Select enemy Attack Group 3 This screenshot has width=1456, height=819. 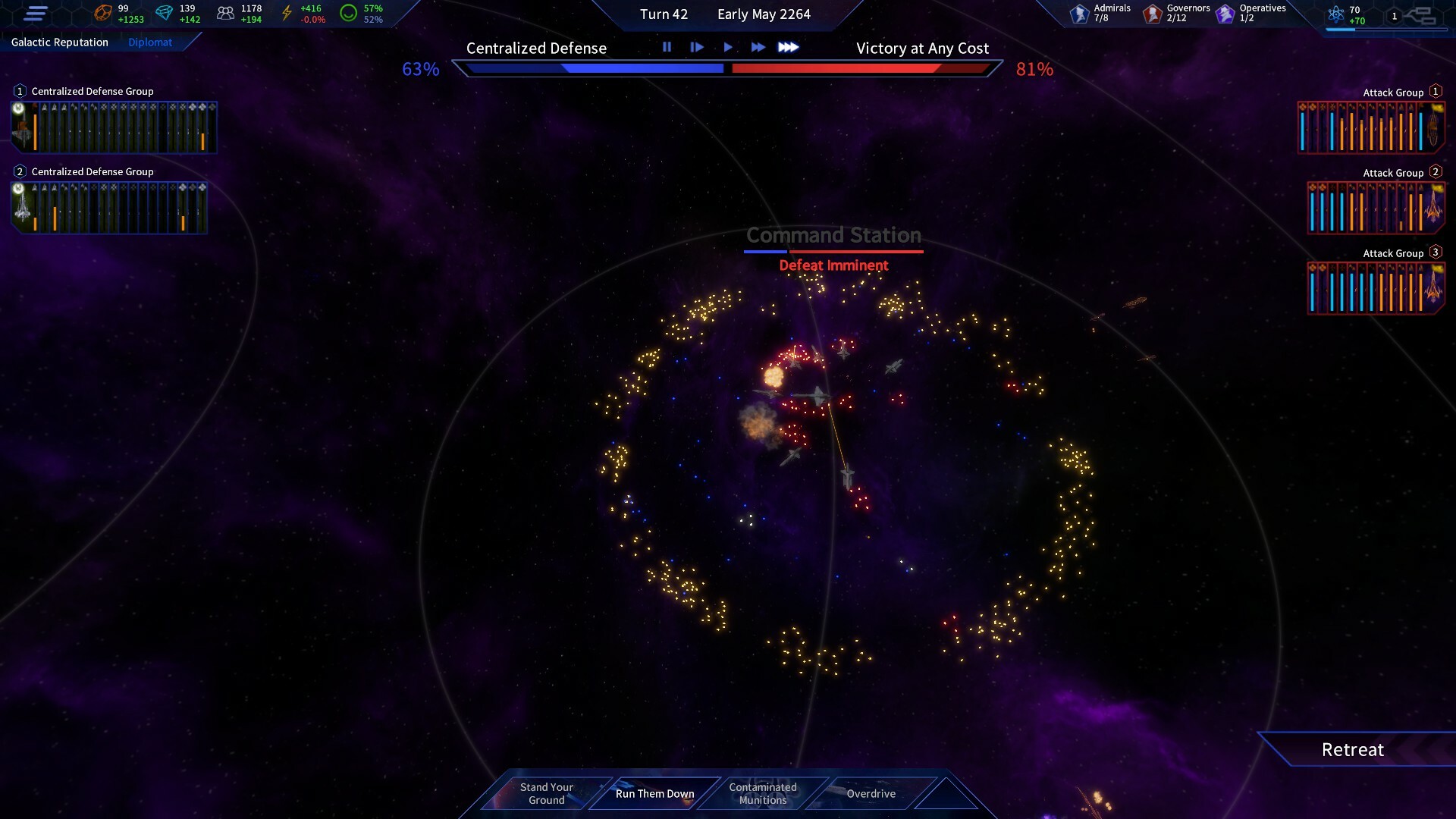tap(1376, 288)
